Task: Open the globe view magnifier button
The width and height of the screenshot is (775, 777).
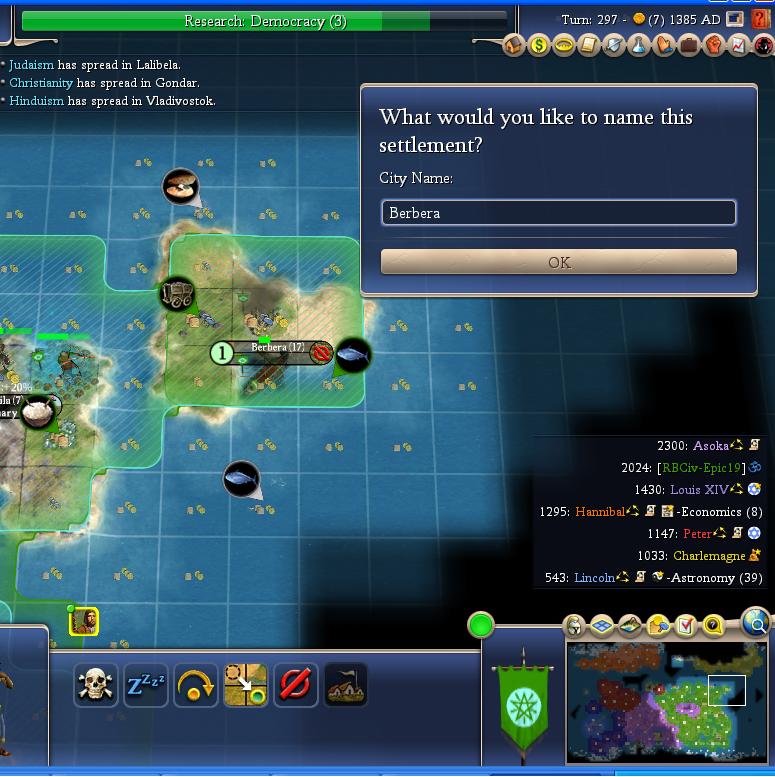Action: point(757,625)
